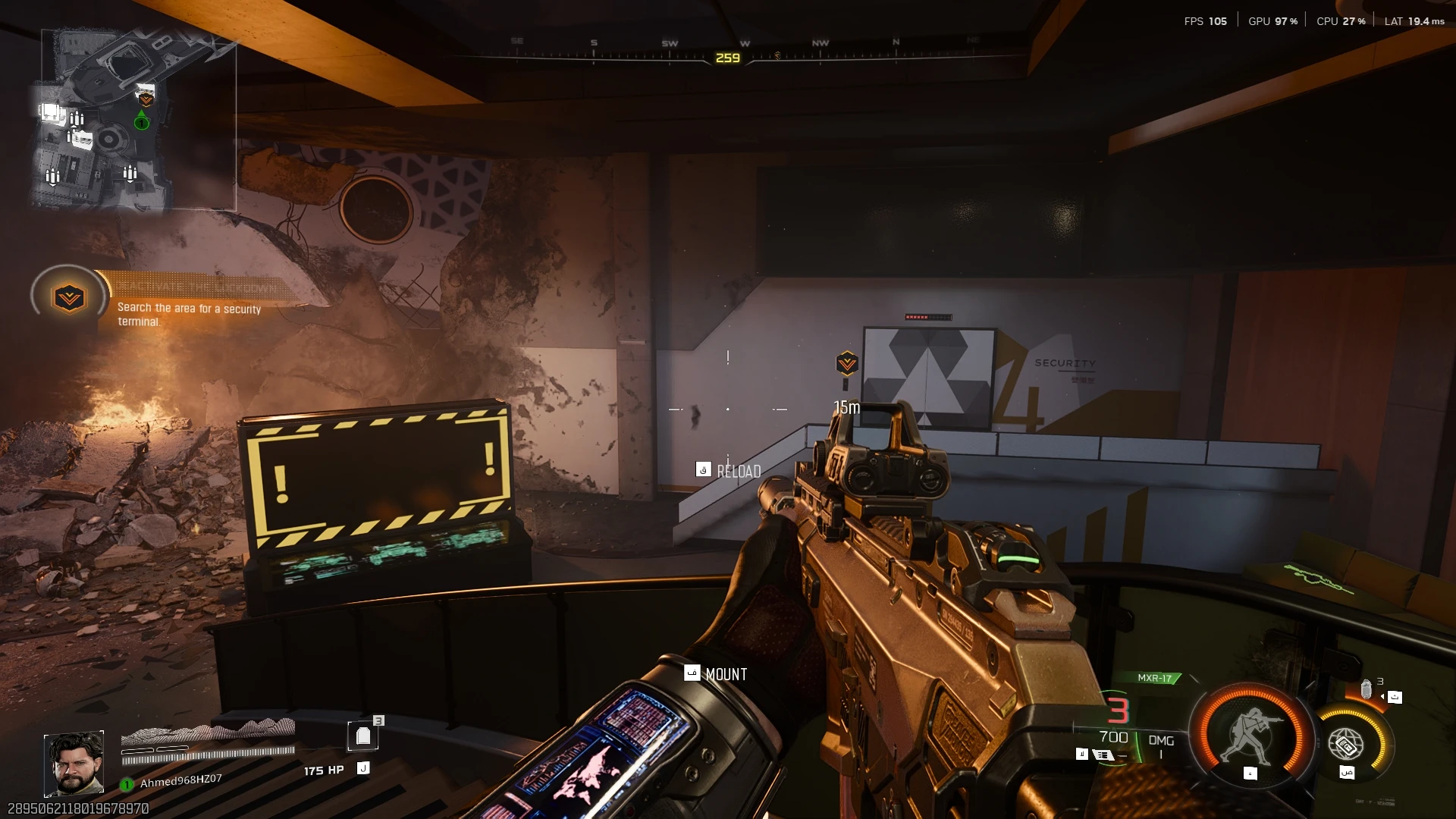Click the fire mode selector icon near ammo
The width and height of the screenshot is (1456, 819).
[1102, 755]
